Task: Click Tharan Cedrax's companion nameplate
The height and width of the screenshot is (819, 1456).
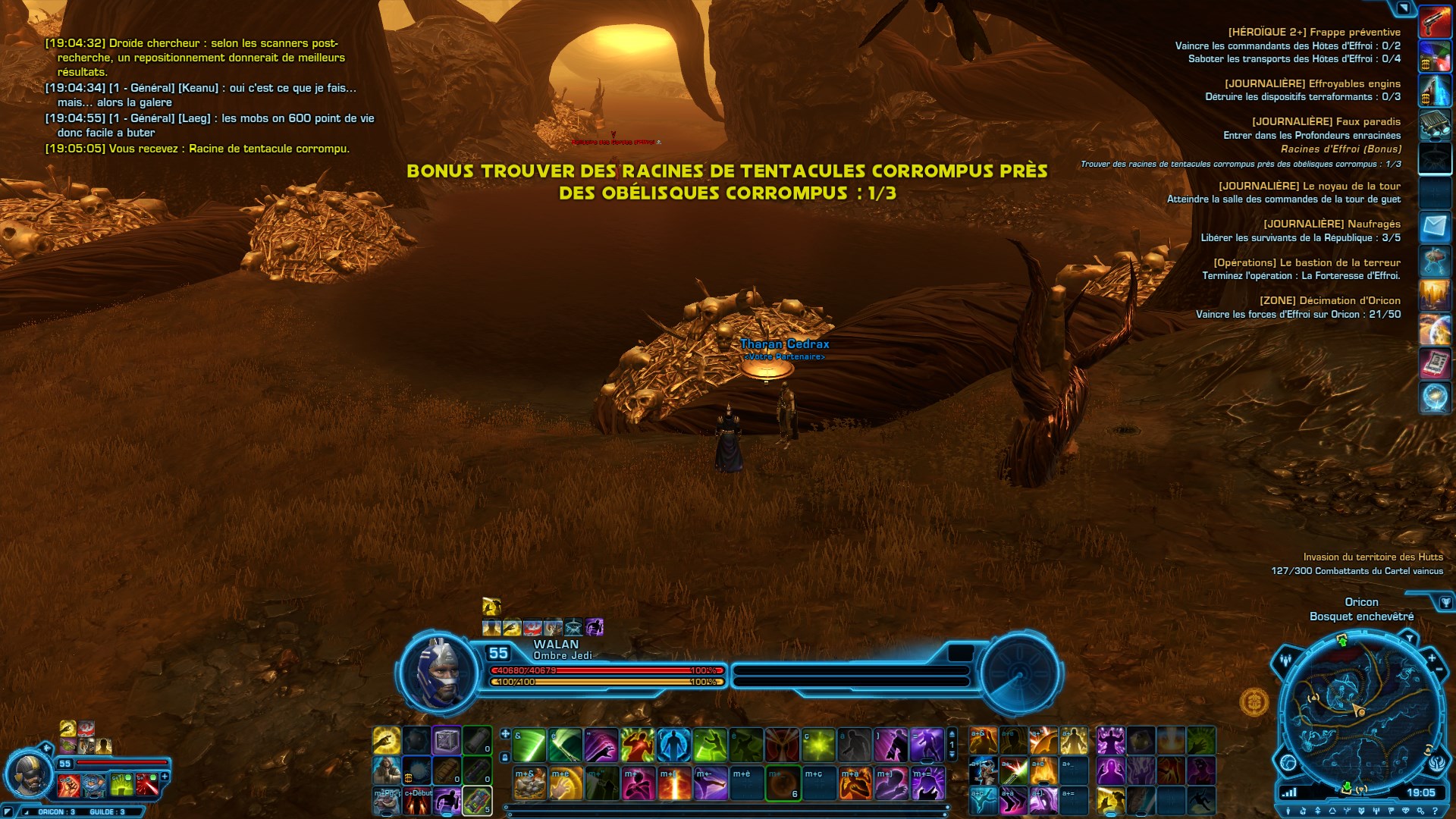Action: [785, 344]
